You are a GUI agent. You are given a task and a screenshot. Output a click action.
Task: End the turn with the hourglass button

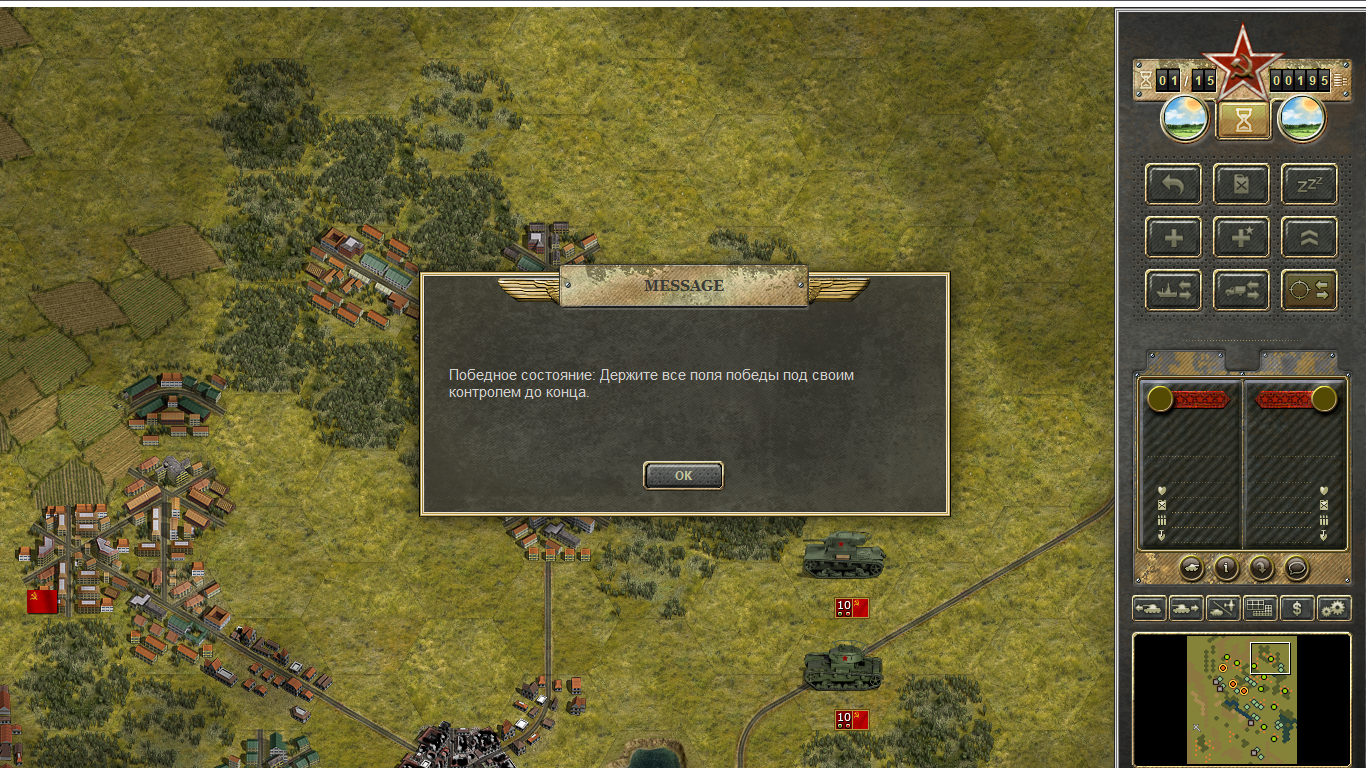1243,120
